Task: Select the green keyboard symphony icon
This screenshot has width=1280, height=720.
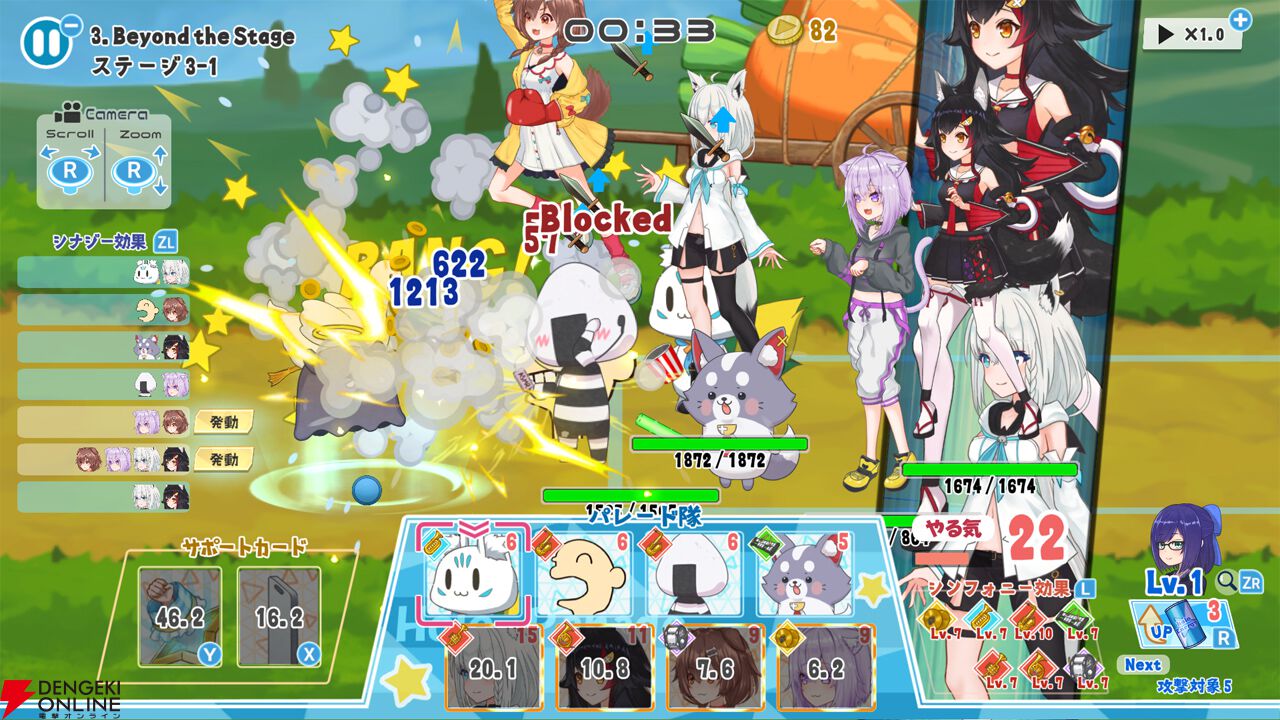Action: (x=1073, y=617)
